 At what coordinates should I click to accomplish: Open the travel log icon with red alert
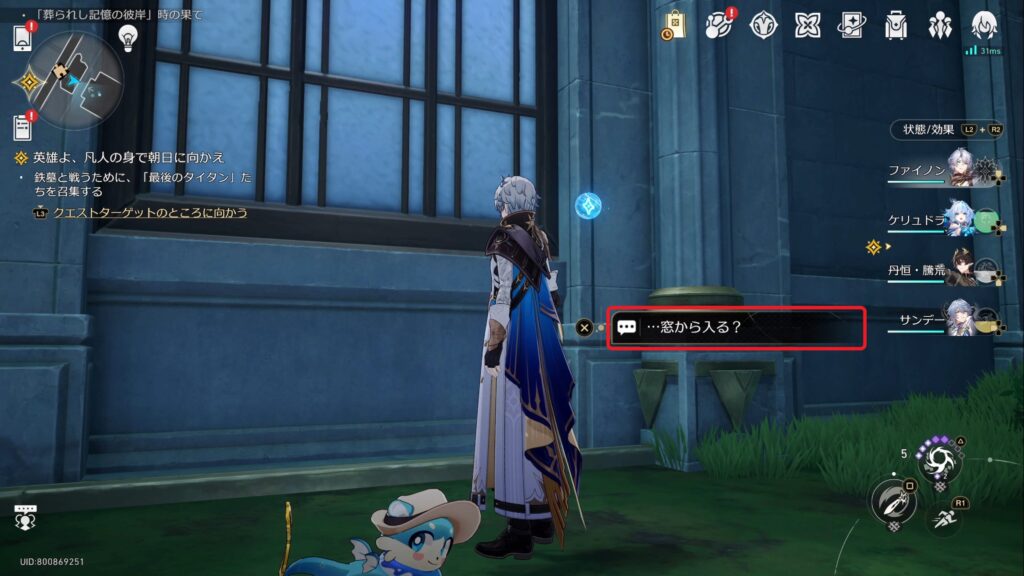click(x=719, y=26)
